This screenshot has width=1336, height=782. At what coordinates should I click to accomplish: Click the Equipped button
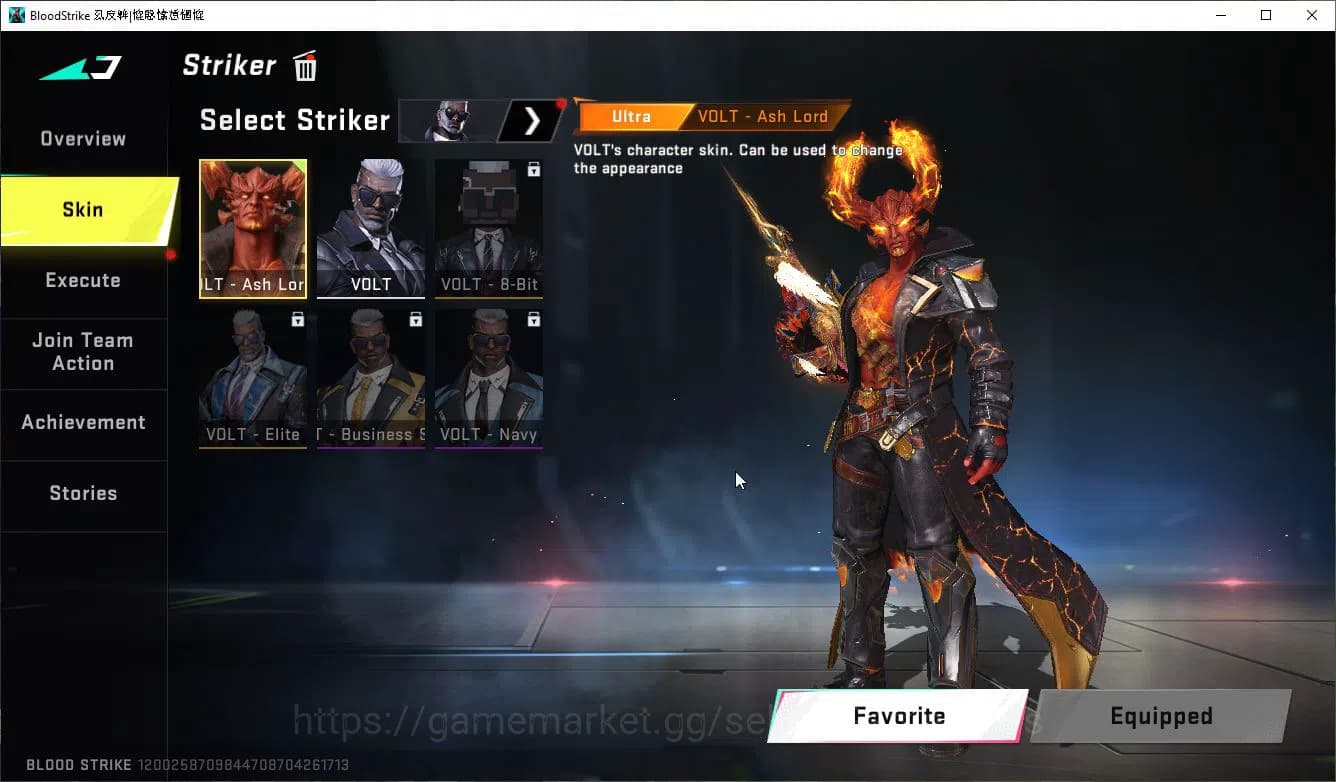1161,716
